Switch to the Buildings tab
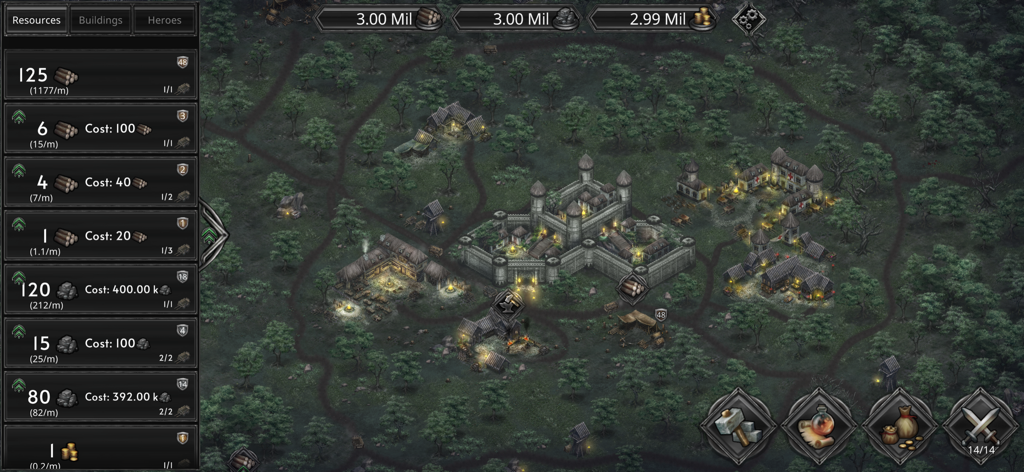The height and width of the screenshot is (472, 1024). [x=100, y=20]
